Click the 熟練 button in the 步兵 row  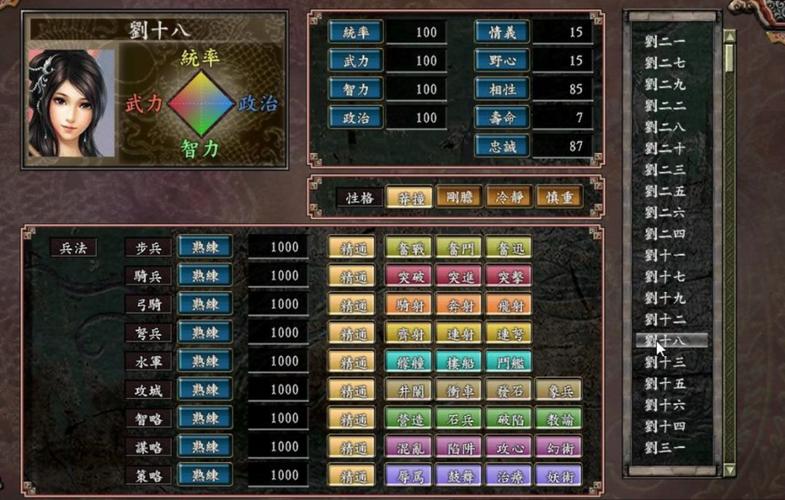point(205,247)
